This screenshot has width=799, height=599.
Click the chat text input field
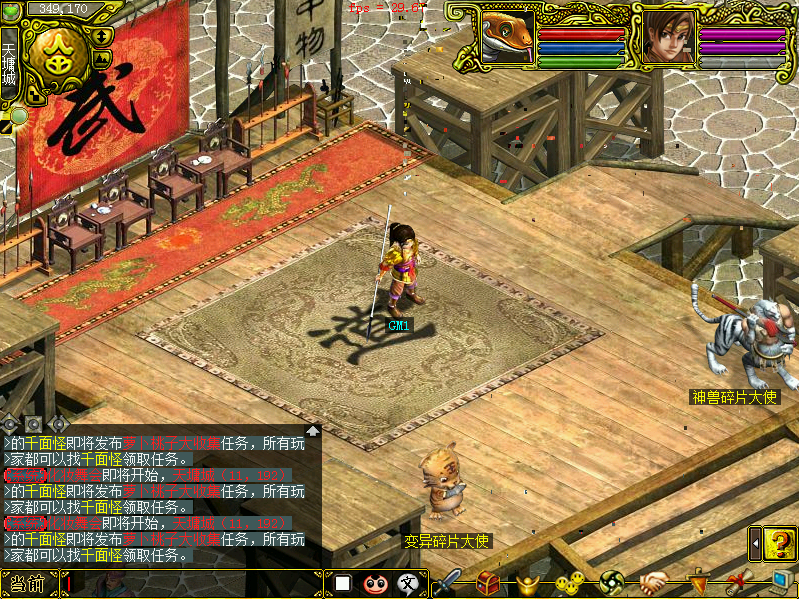click(x=190, y=584)
